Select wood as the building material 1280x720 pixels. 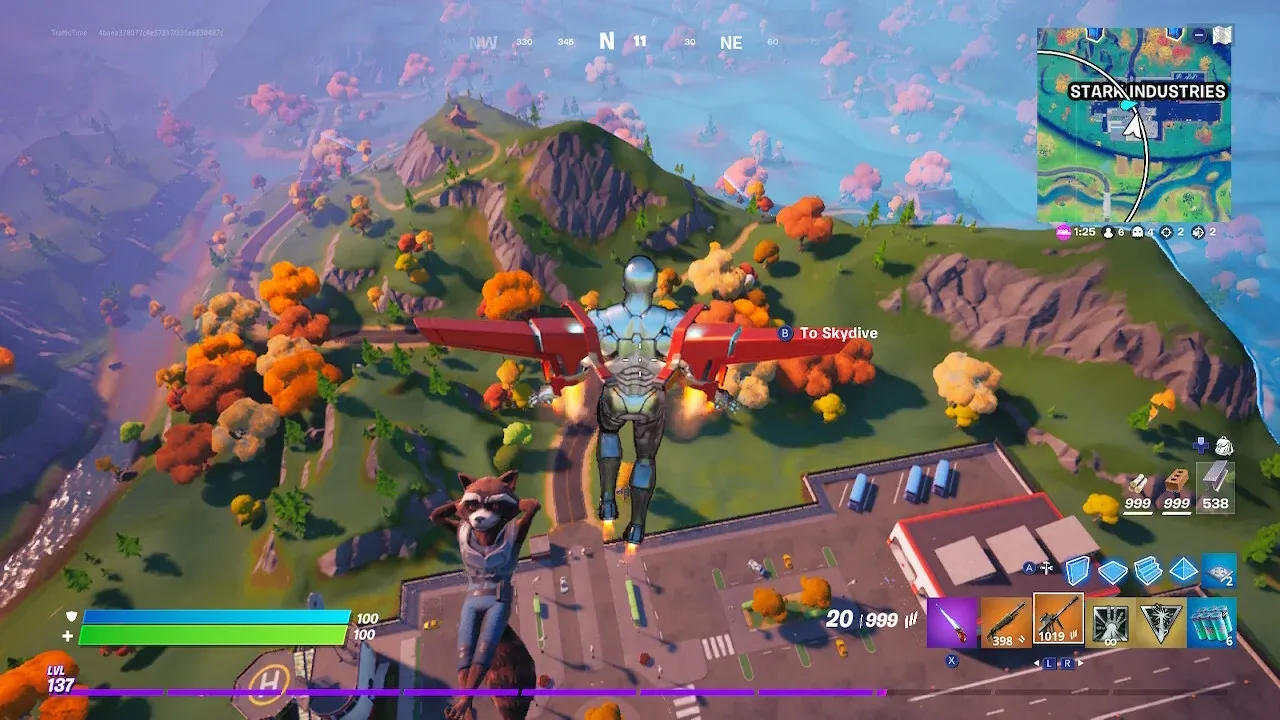(x=1138, y=487)
